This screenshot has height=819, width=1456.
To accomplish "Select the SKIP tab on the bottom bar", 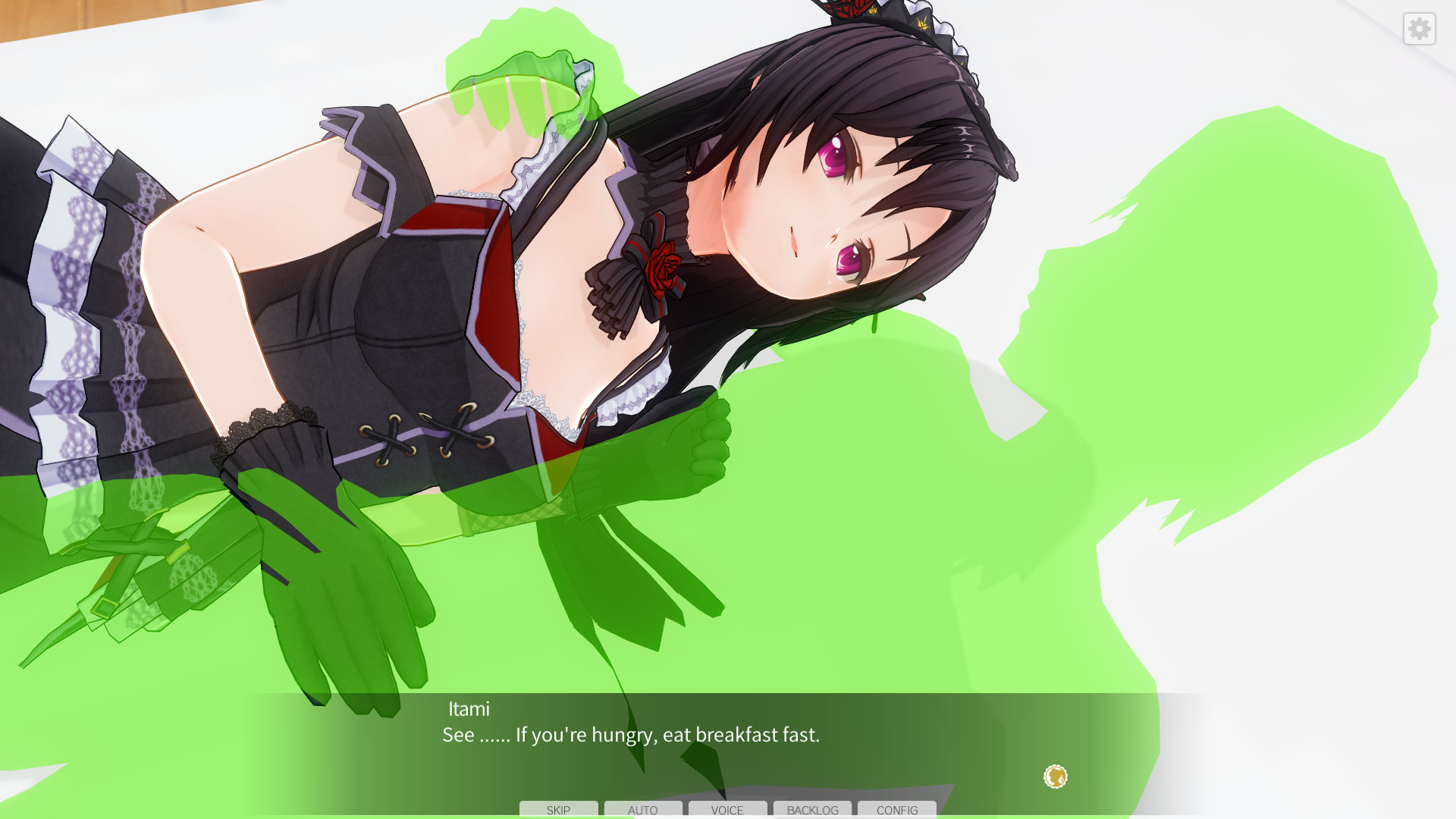I will (x=558, y=810).
